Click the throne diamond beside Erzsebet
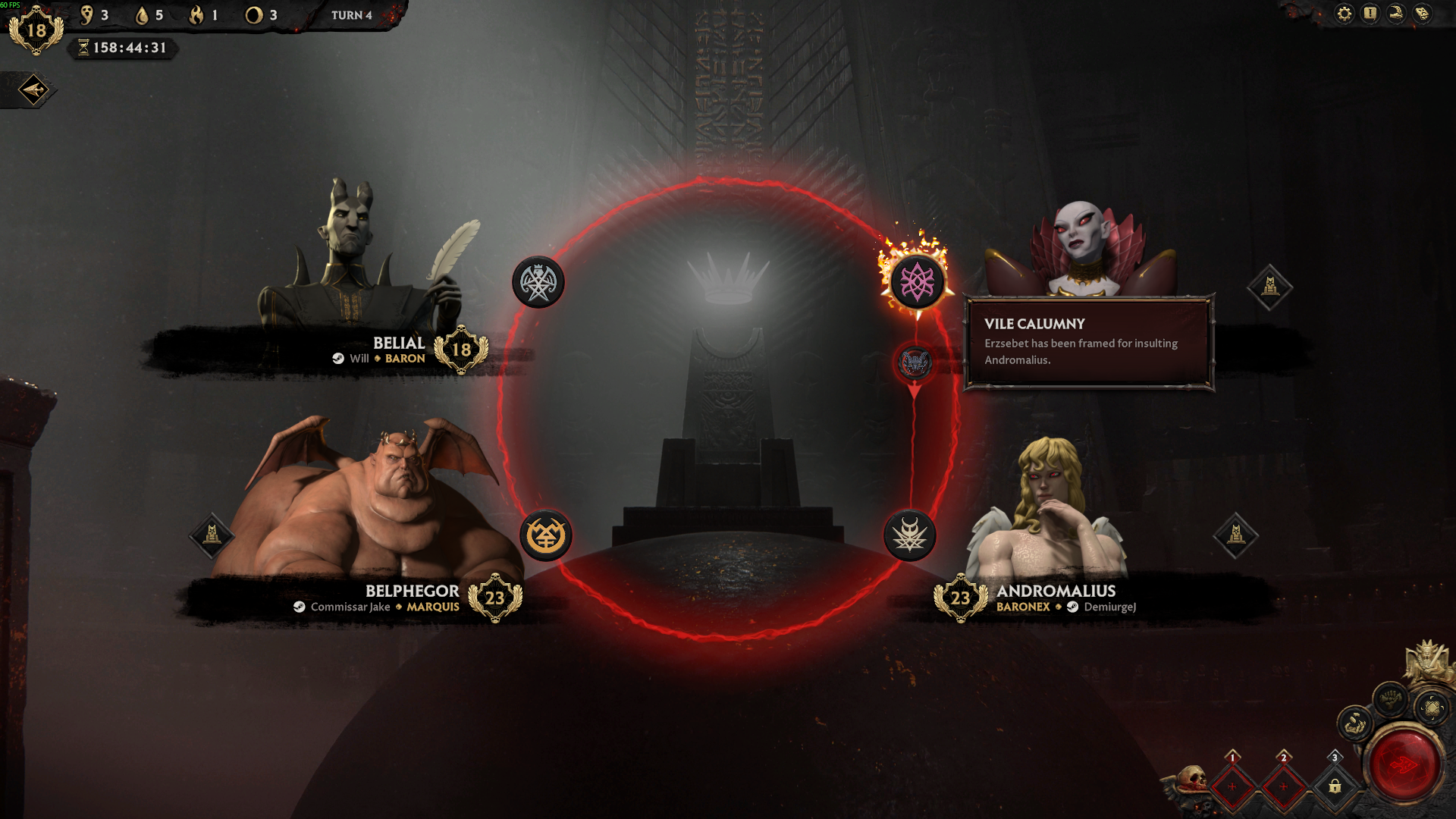The width and height of the screenshot is (1456, 819). tap(1269, 287)
